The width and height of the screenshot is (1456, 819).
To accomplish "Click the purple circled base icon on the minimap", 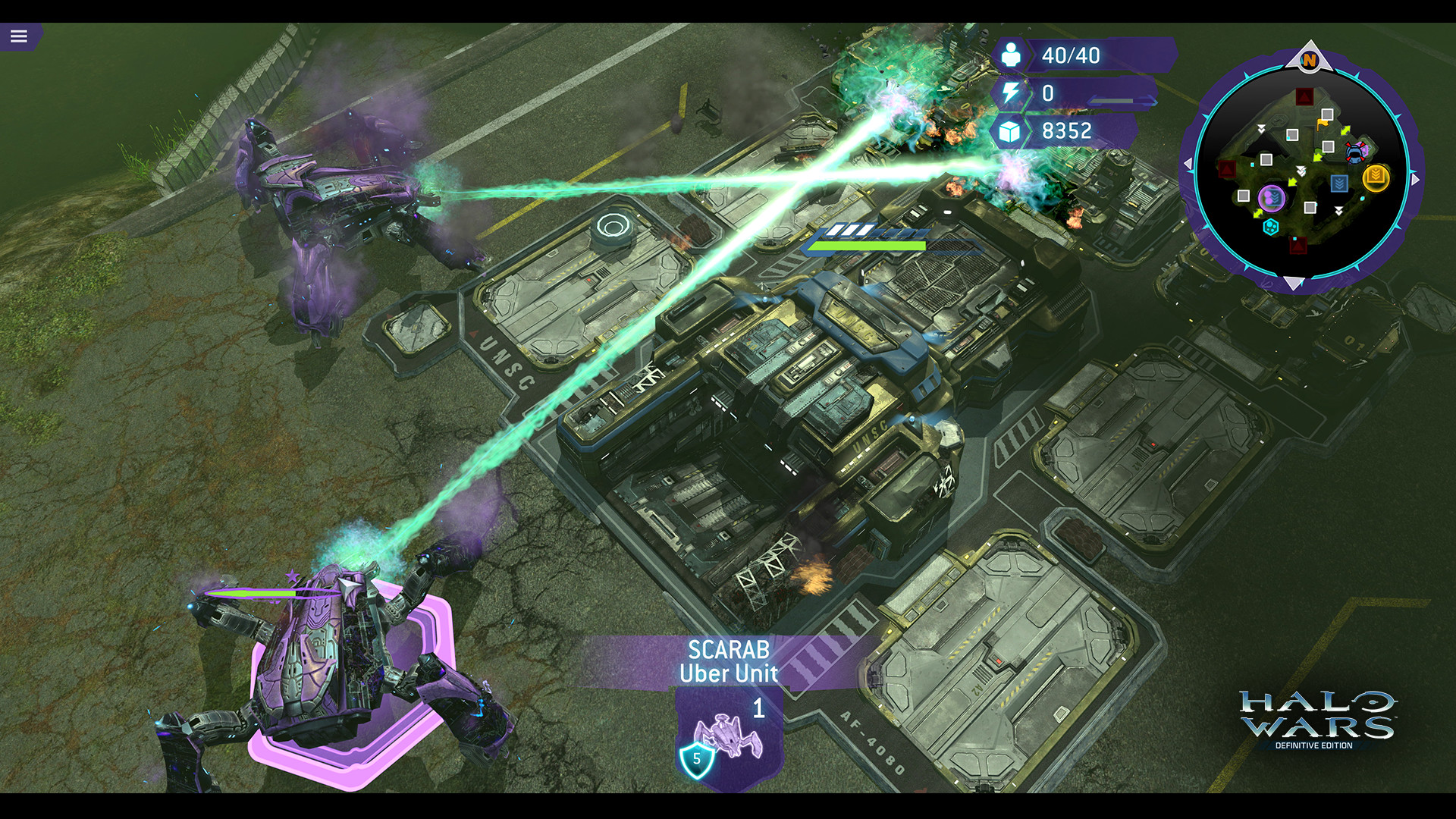I will (x=1272, y=198).
